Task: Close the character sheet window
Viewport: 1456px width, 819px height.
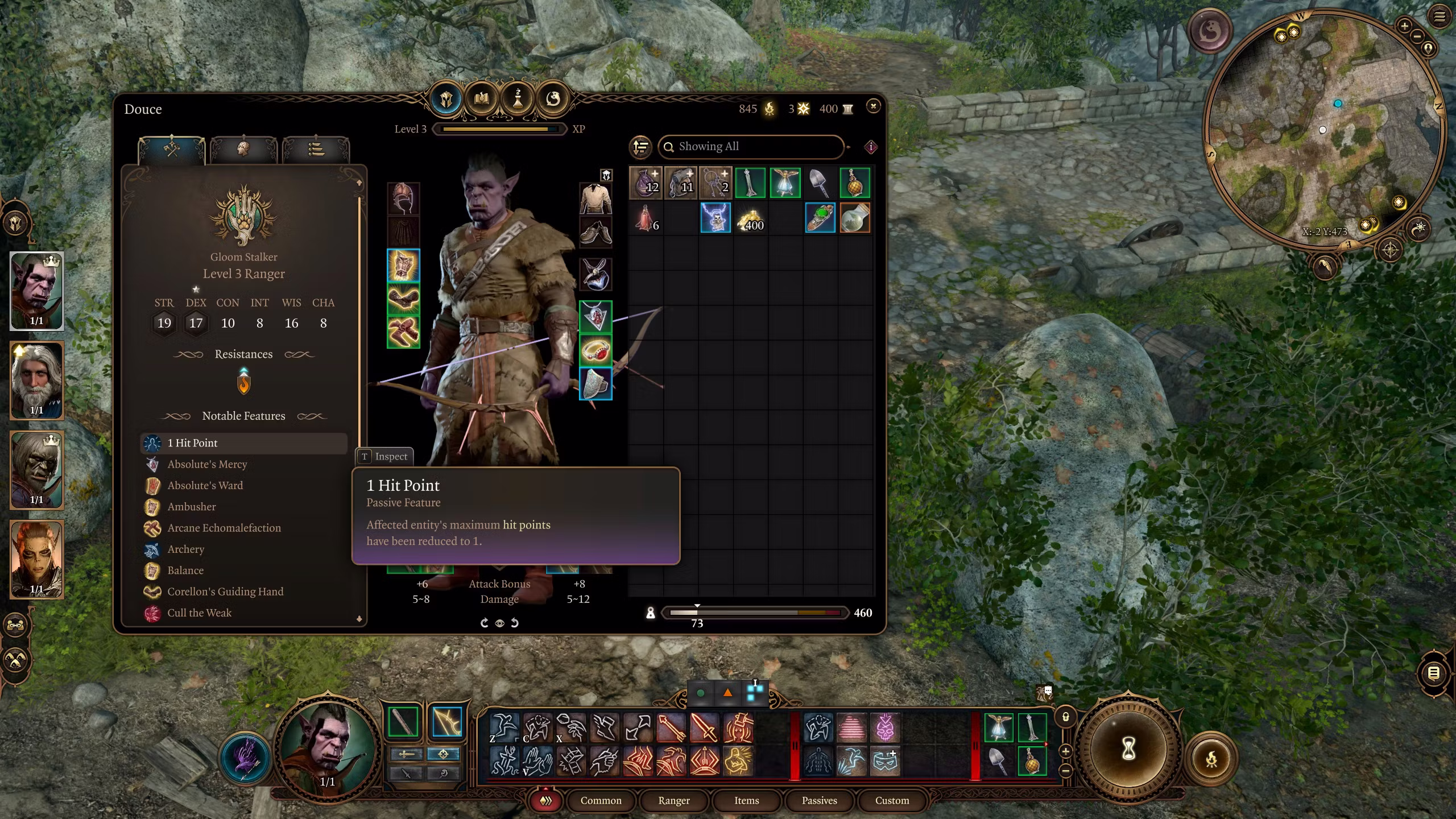Action: [874, 106]
